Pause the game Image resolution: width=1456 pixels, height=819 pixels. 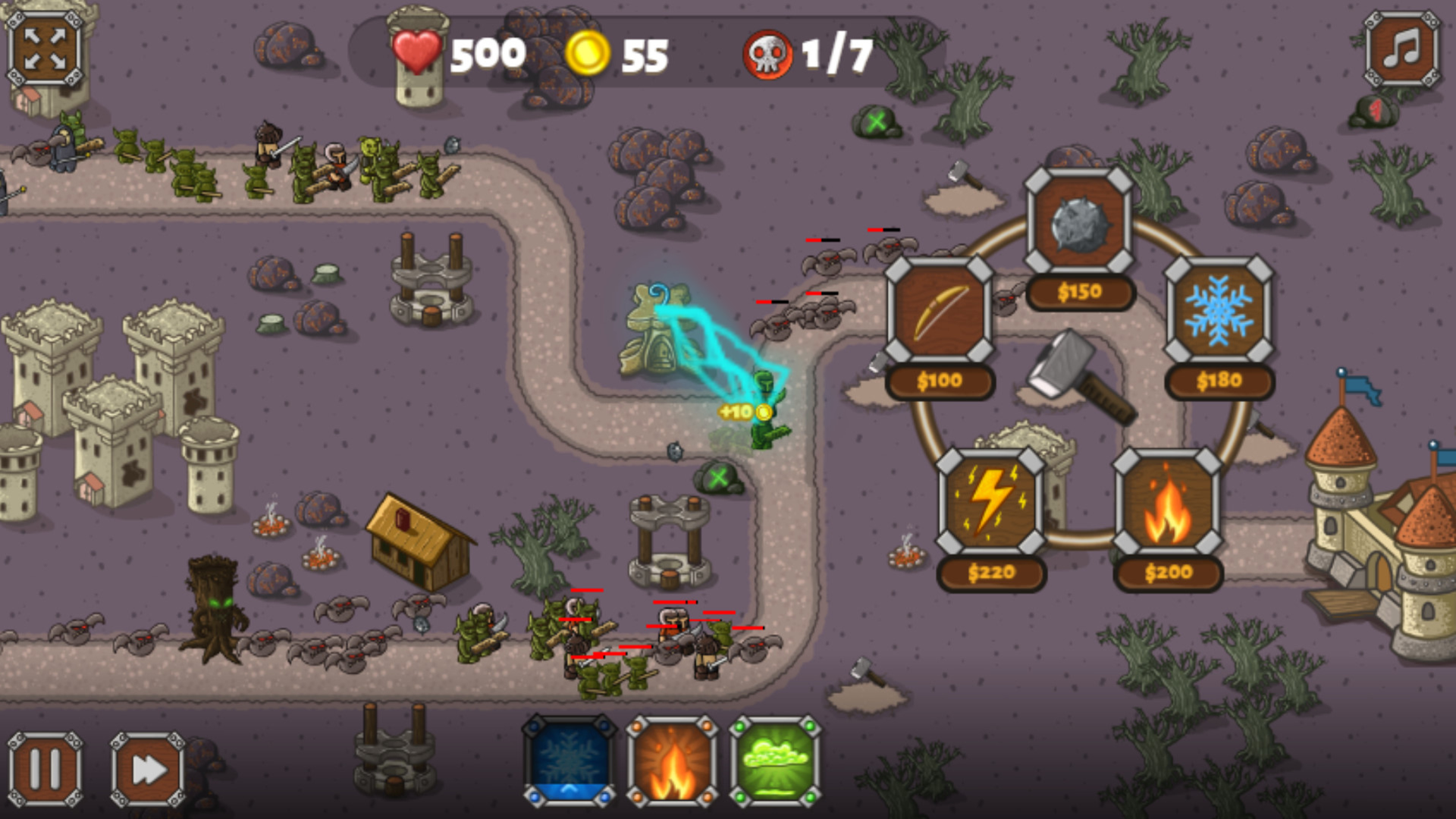click(x=47, y=767)
